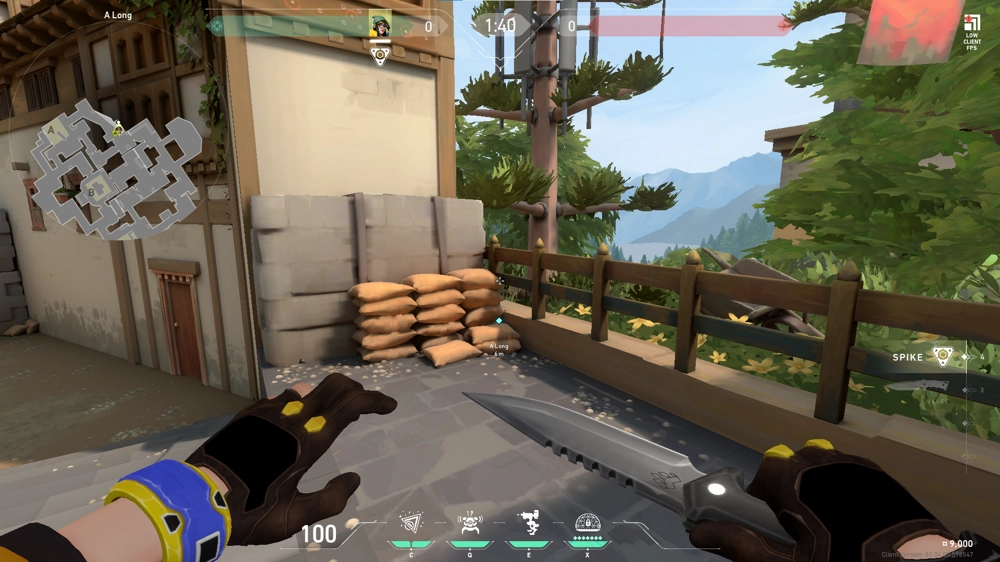The image size is (1000, 562).
Task: Trigger the Lockdown ultimate dome icon
Action: click(587, 522)
